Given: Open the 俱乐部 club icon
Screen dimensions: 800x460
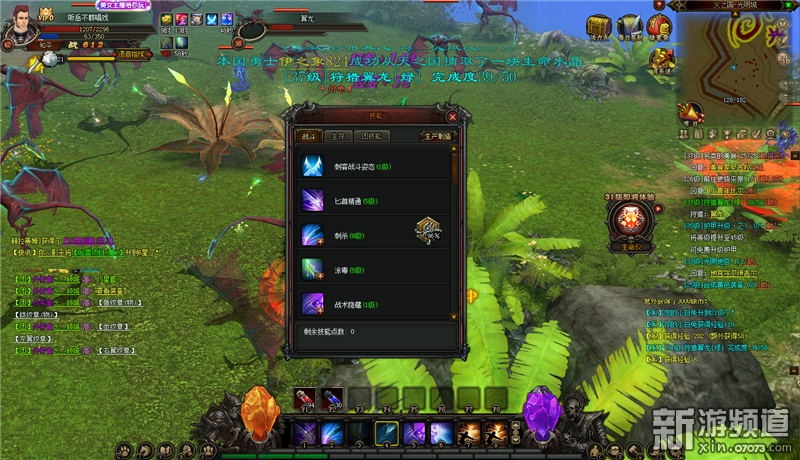Looking at the screenshot, I should (x=660, y=61).
